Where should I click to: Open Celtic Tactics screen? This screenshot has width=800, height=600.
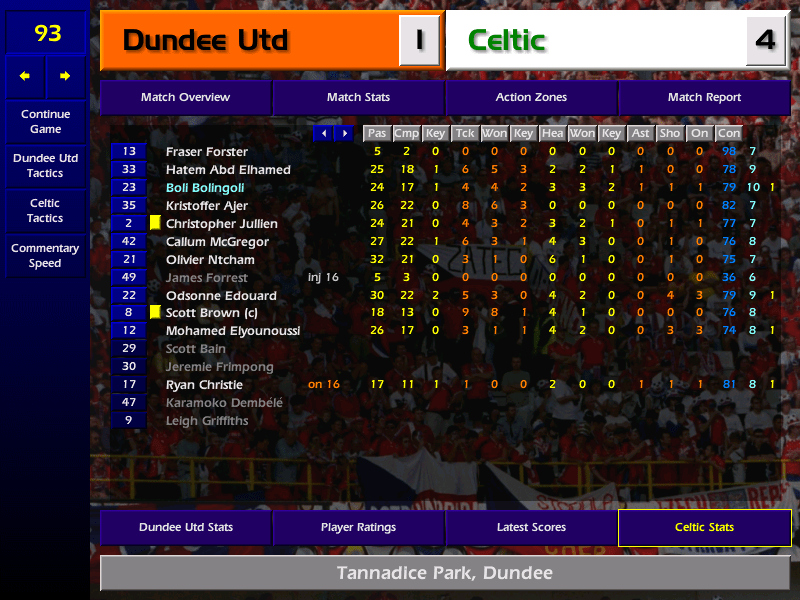[45, 211]
